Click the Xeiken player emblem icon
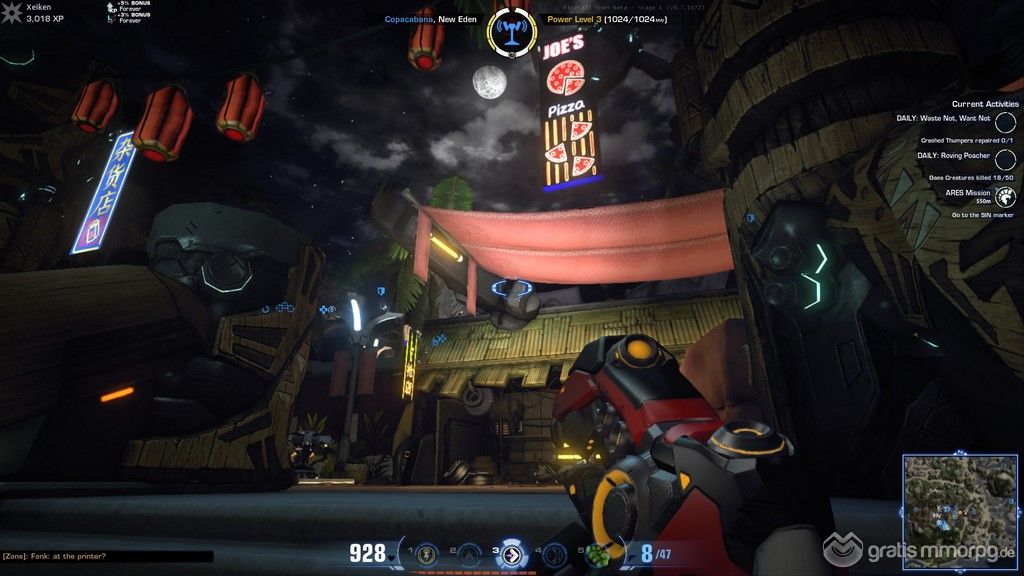 pos(12,12)
